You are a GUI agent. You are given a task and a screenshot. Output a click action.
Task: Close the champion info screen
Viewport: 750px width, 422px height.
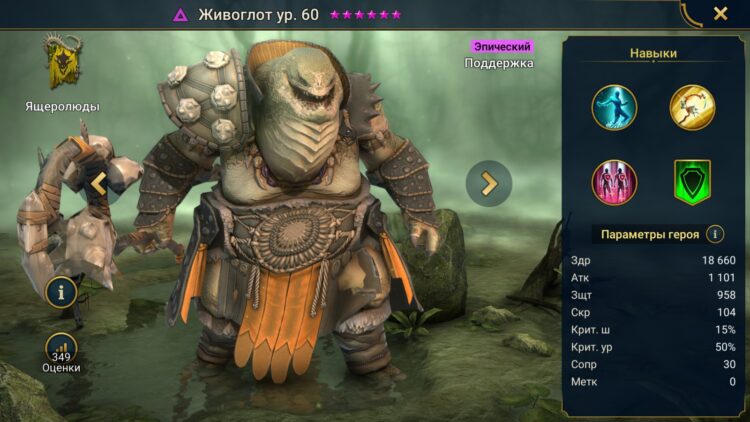point(720,14)
